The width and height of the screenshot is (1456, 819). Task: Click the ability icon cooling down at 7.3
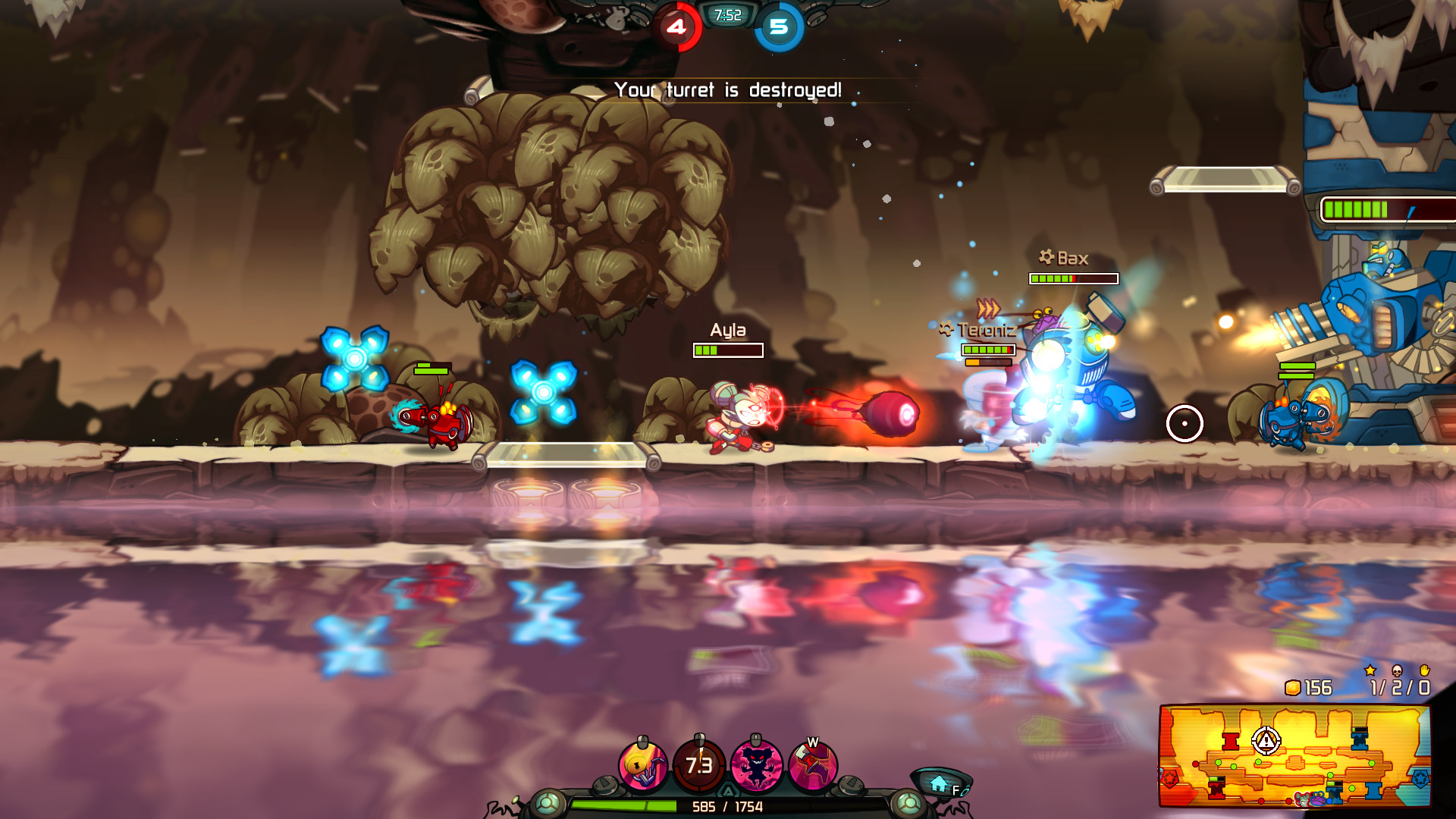pos(698,764)
